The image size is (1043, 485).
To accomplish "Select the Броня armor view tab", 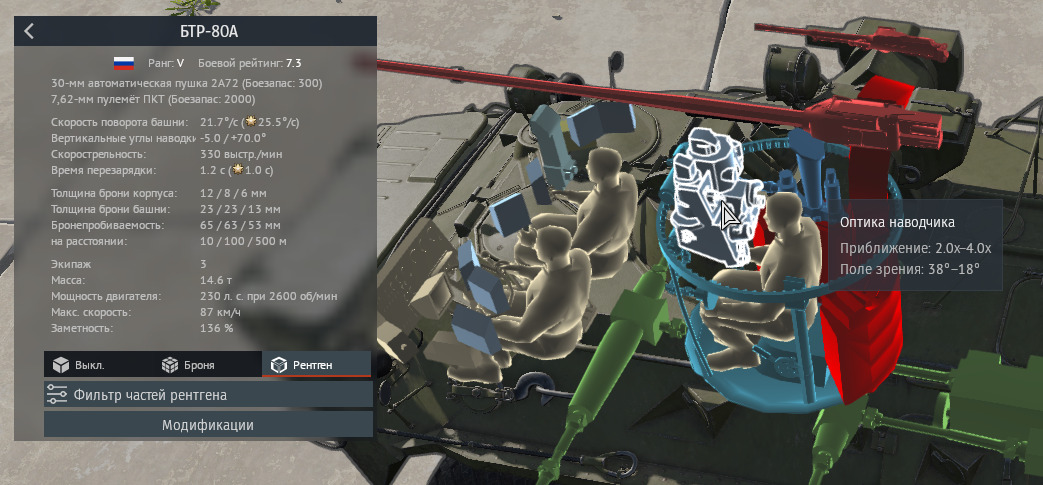I will pyautogui.click(x=188, y=365).
